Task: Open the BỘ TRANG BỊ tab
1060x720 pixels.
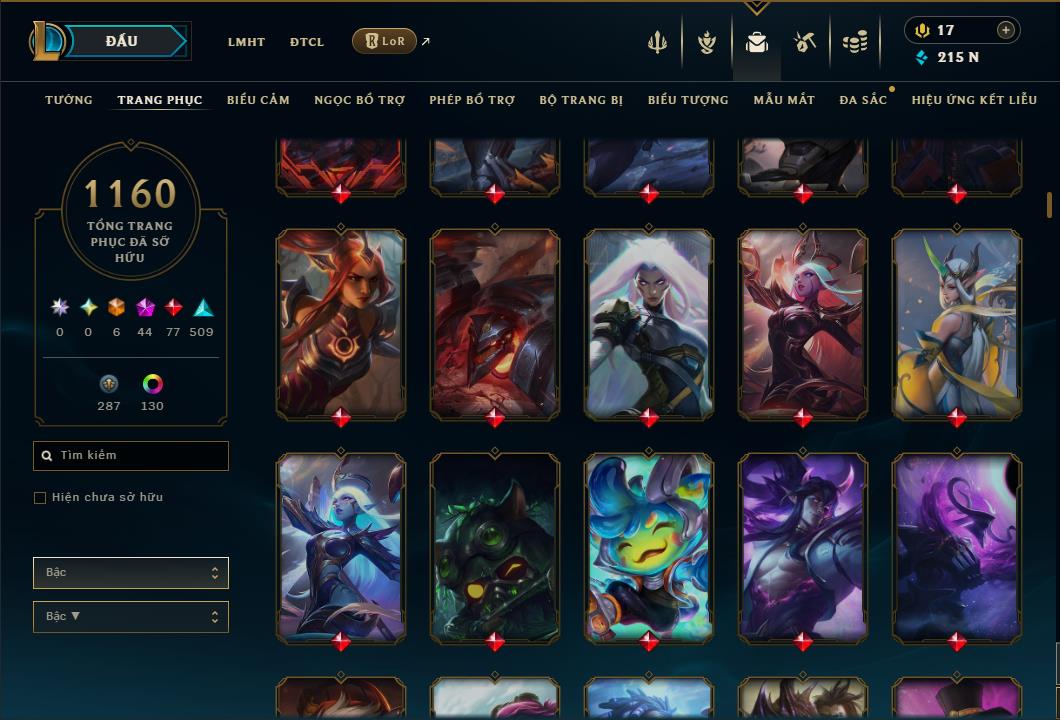Action: point(581,100)
